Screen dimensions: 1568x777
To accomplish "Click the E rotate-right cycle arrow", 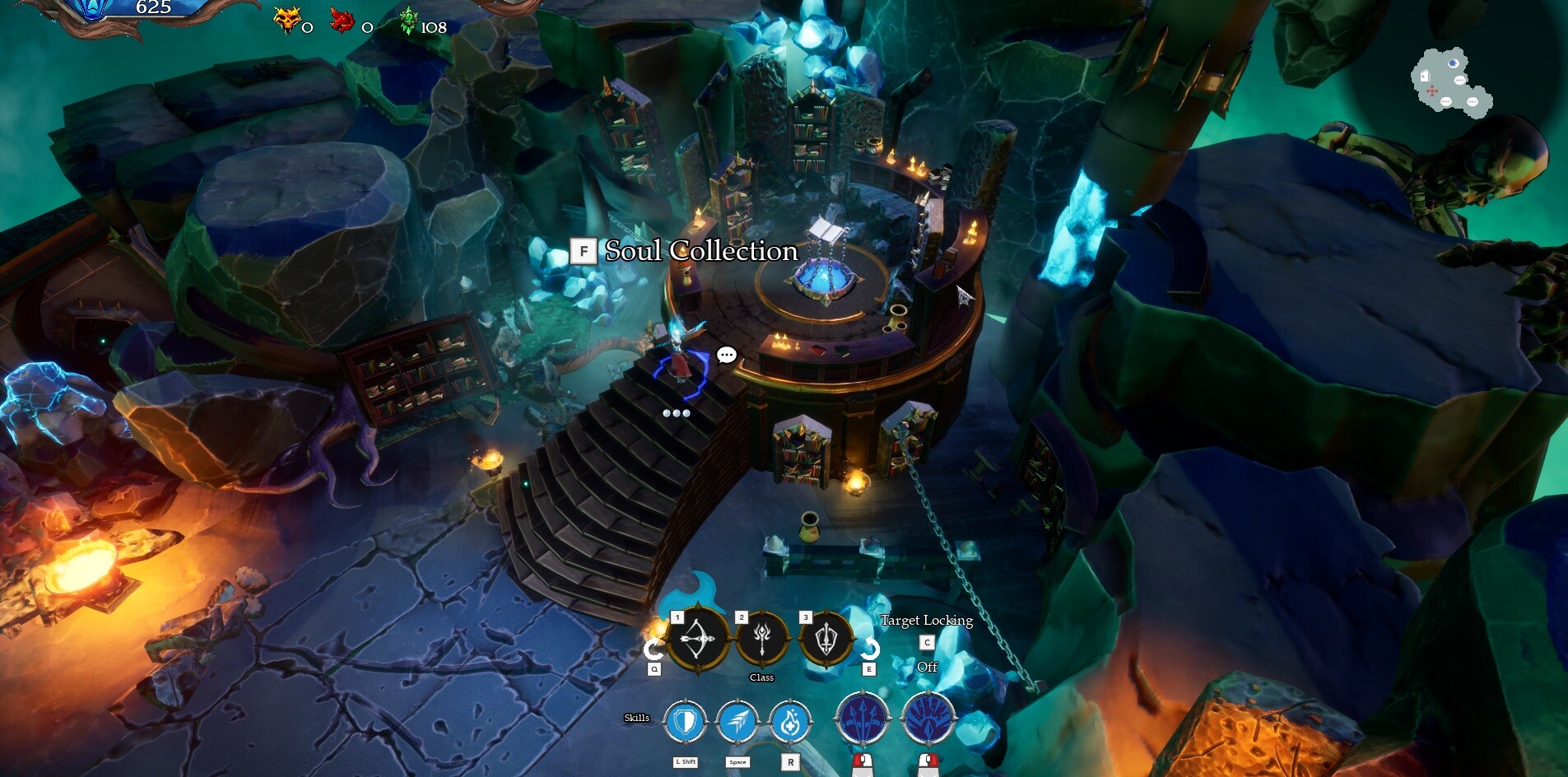I will 870,646.
